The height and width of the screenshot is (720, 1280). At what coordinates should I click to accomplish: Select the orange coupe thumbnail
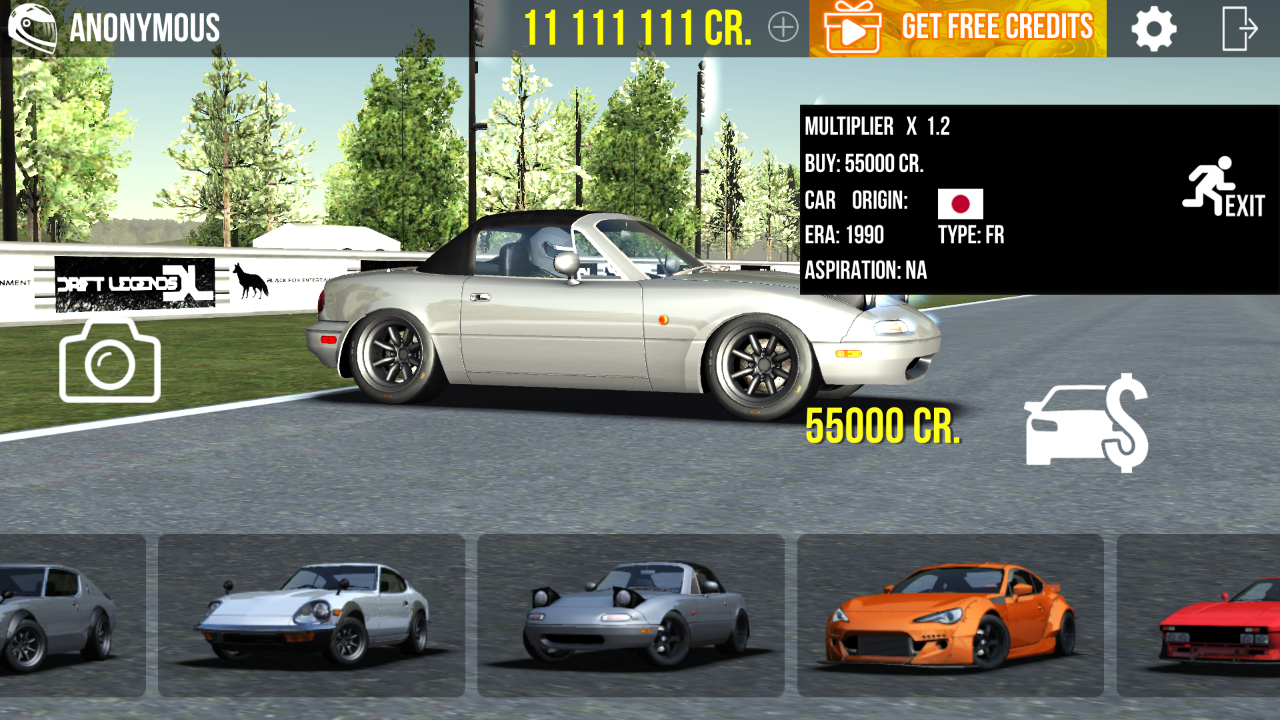point(950,615)
